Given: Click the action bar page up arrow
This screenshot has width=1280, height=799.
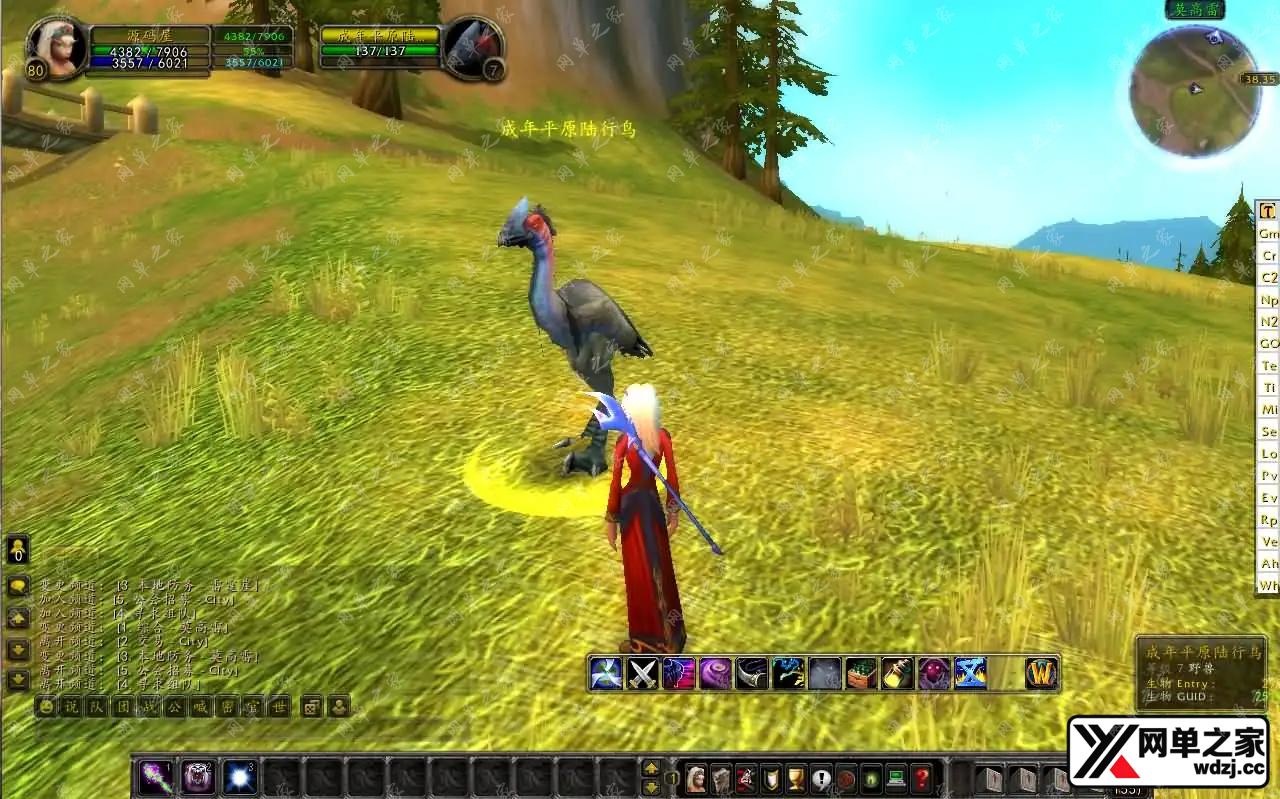Looking at the screenshot, I should point(651,768).
